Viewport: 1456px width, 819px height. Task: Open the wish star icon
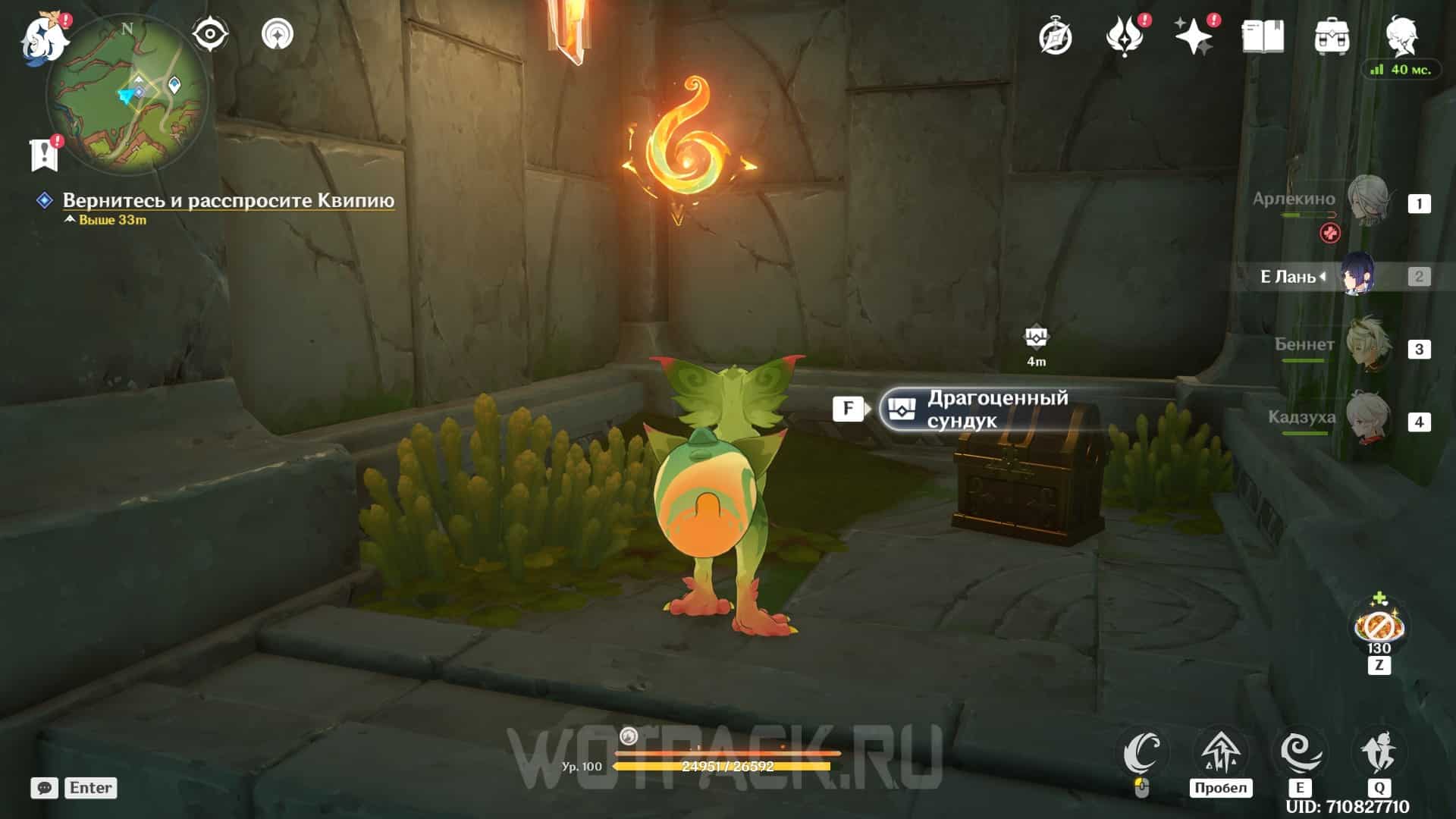coord(1194,36)
